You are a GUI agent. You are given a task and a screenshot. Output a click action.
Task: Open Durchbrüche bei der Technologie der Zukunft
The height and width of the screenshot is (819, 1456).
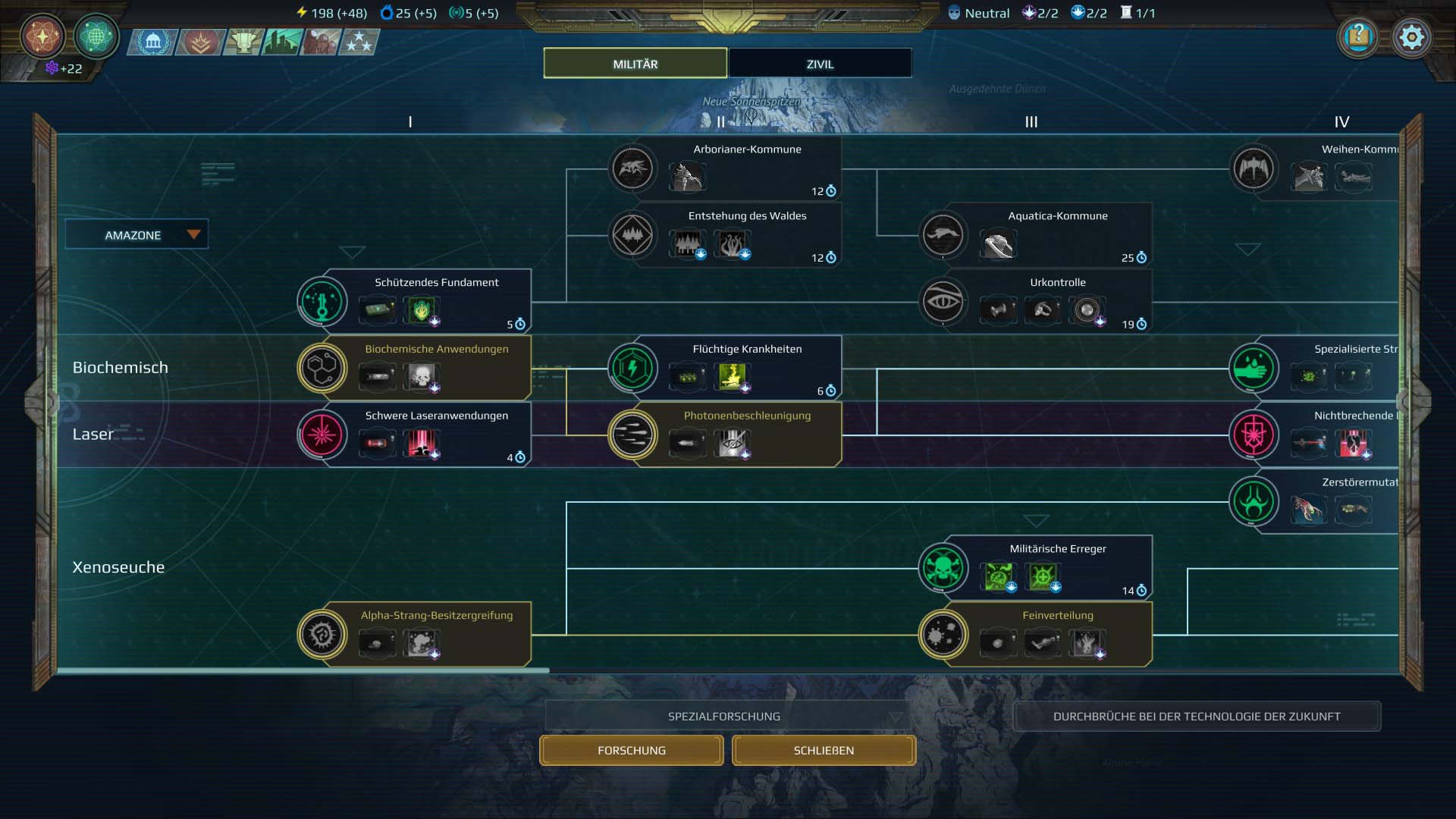pos(1196,716)
